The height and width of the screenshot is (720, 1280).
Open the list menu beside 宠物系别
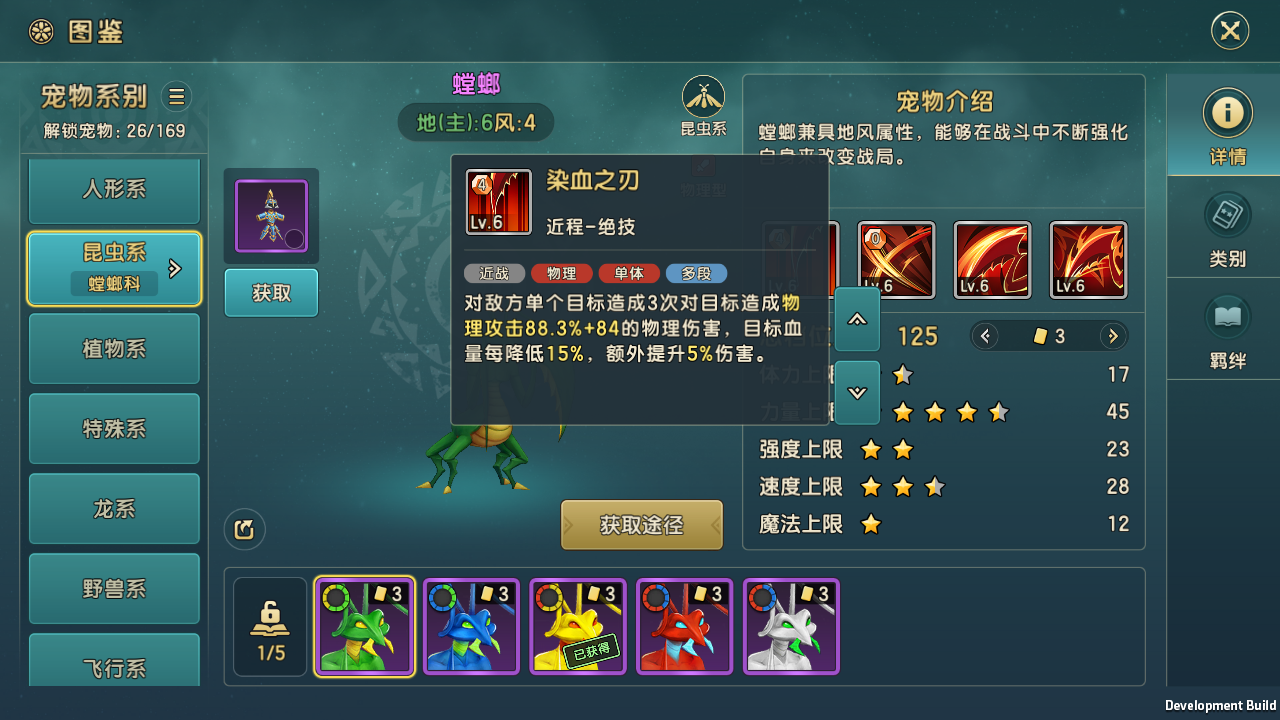coord(176,96)
